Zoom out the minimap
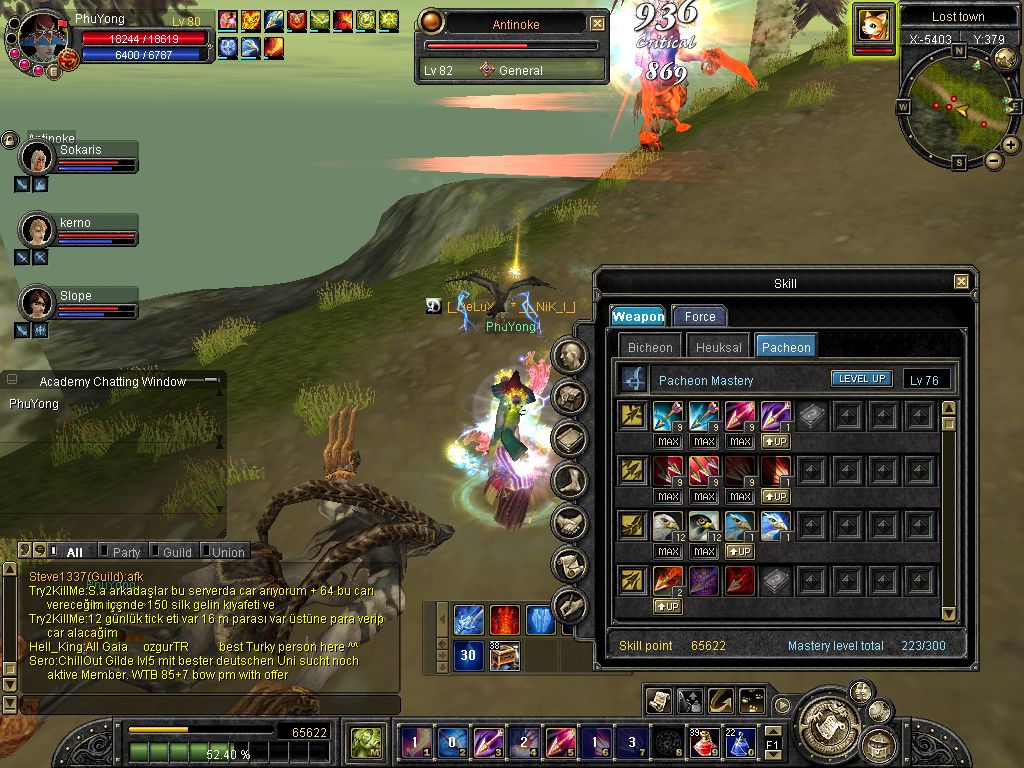 pos(993,161)
